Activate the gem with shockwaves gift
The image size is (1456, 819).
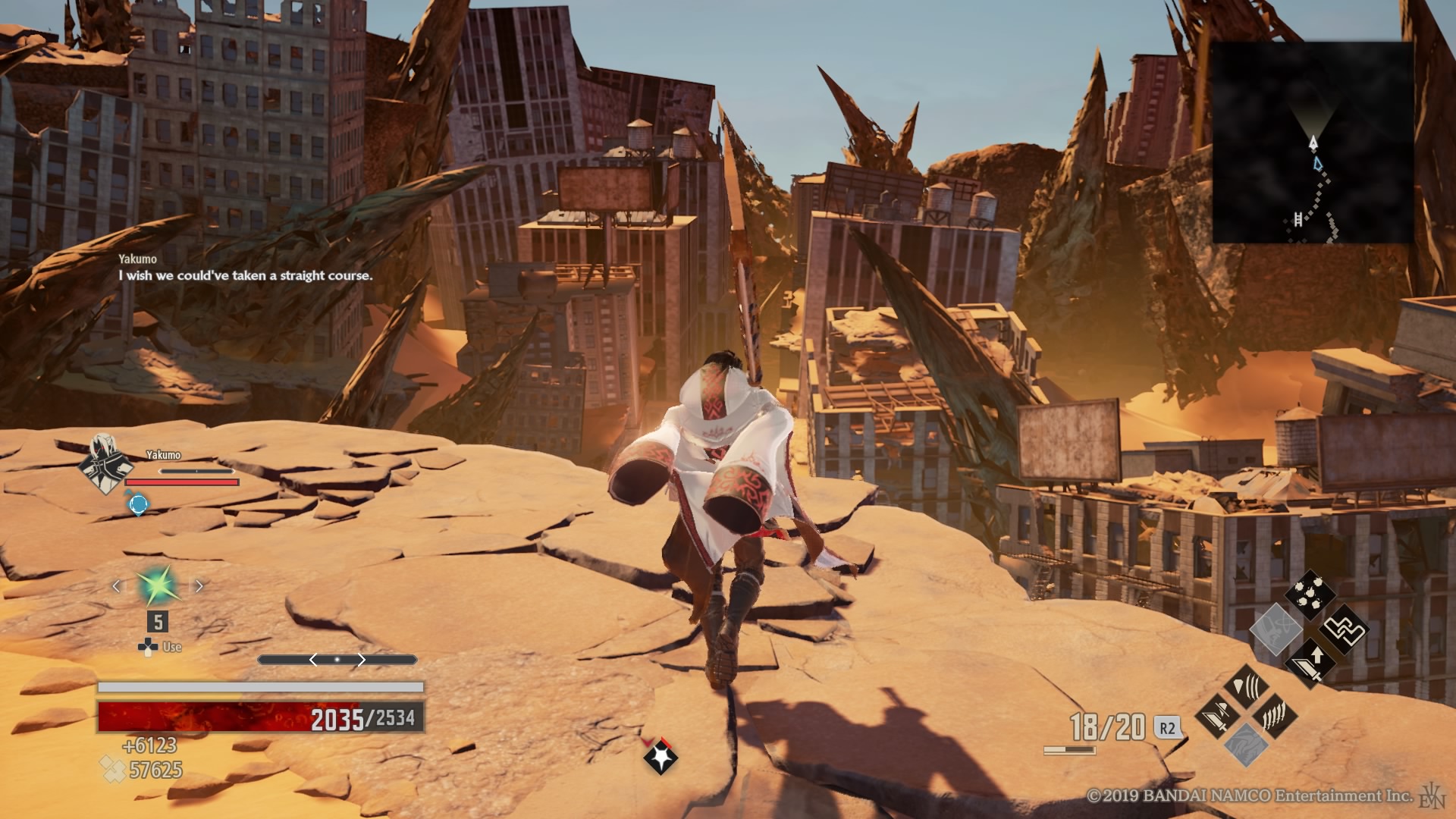(x=1246, y=687)
